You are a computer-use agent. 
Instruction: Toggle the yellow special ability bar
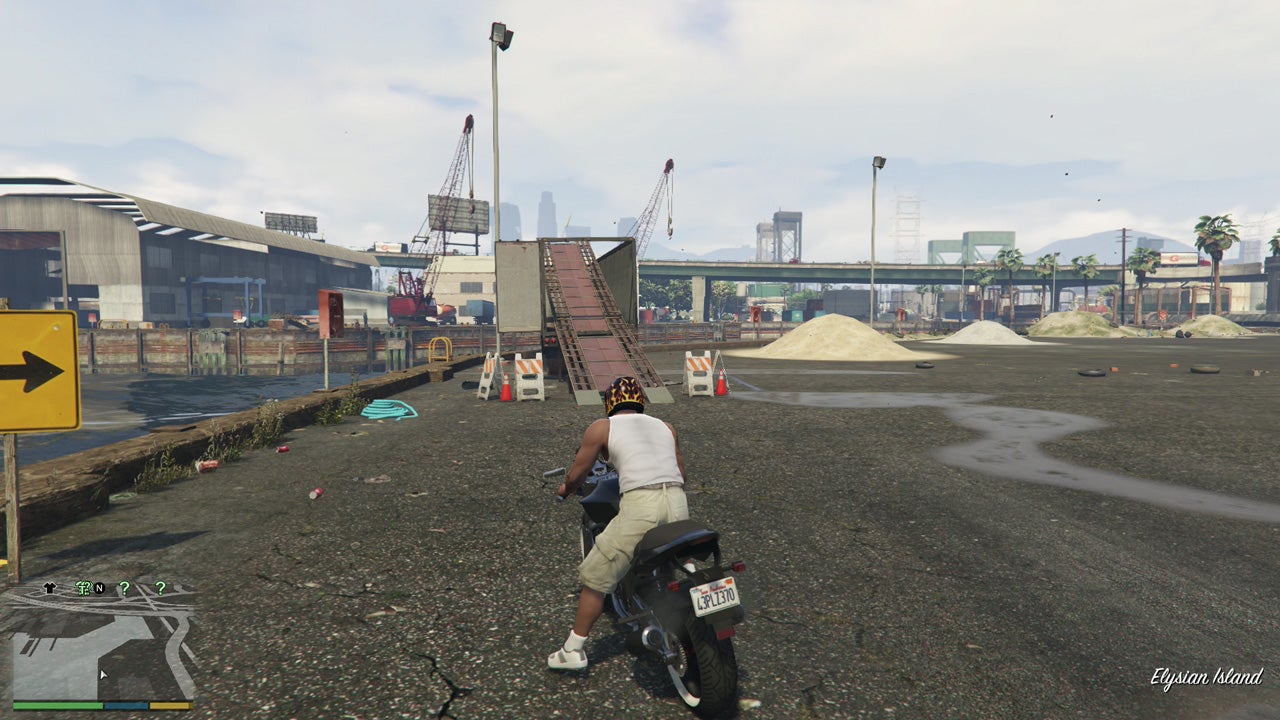tap(171, 705)
